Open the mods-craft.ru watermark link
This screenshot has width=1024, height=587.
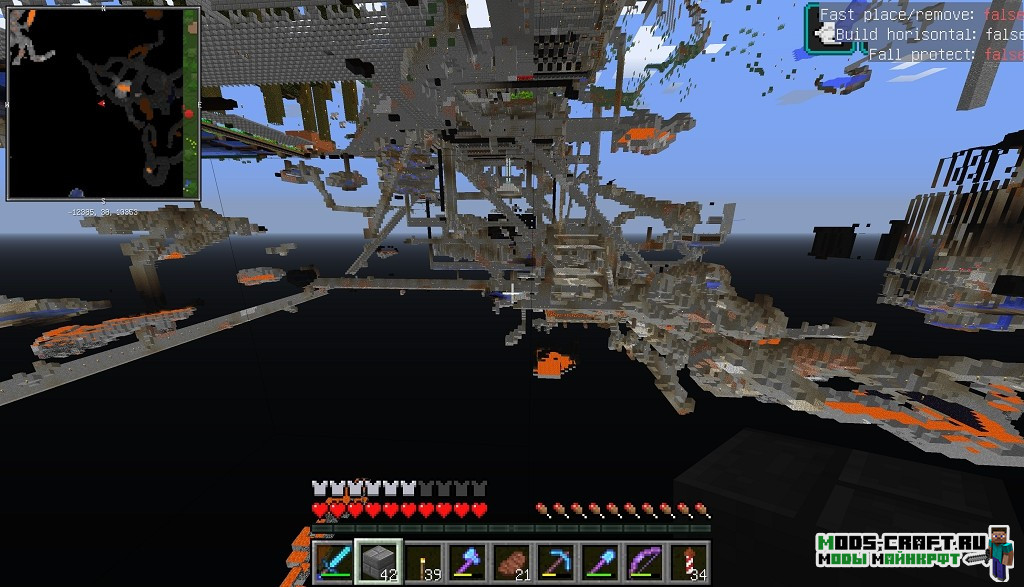900,549
